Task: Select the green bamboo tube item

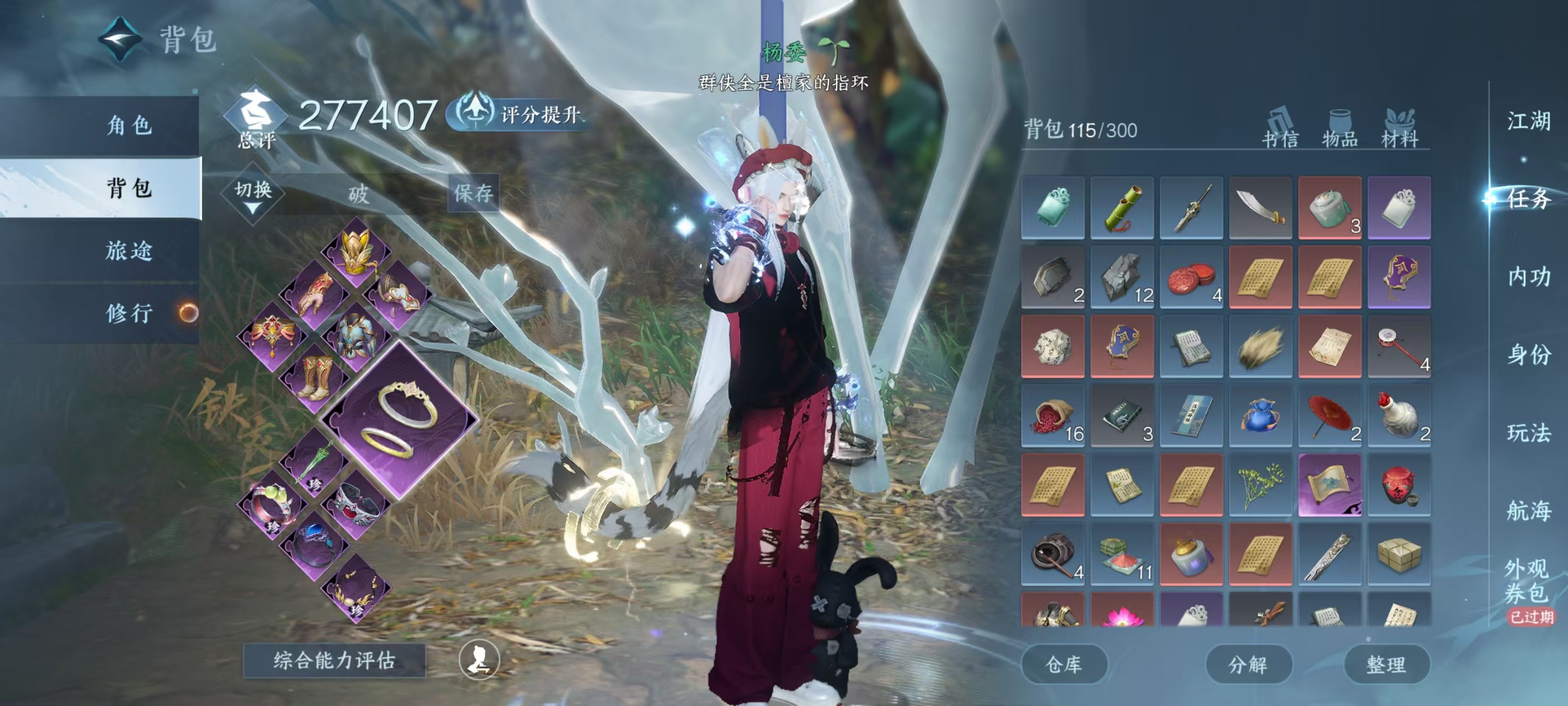Action: coord(1122,208)
